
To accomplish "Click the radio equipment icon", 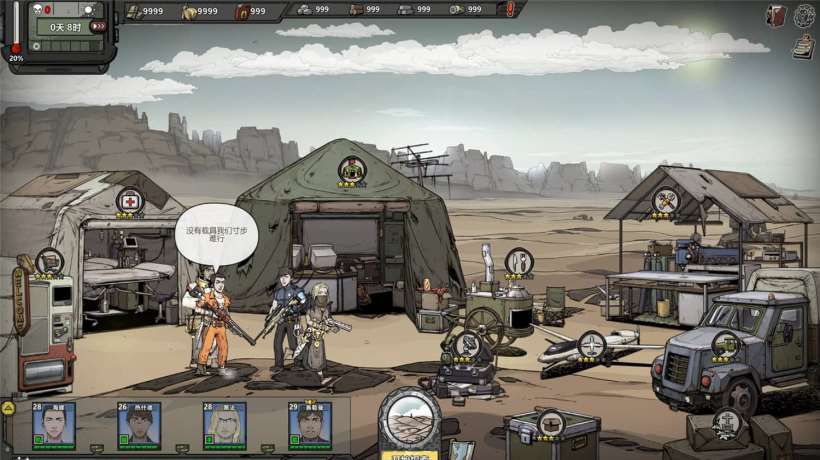I will (466, 346).
